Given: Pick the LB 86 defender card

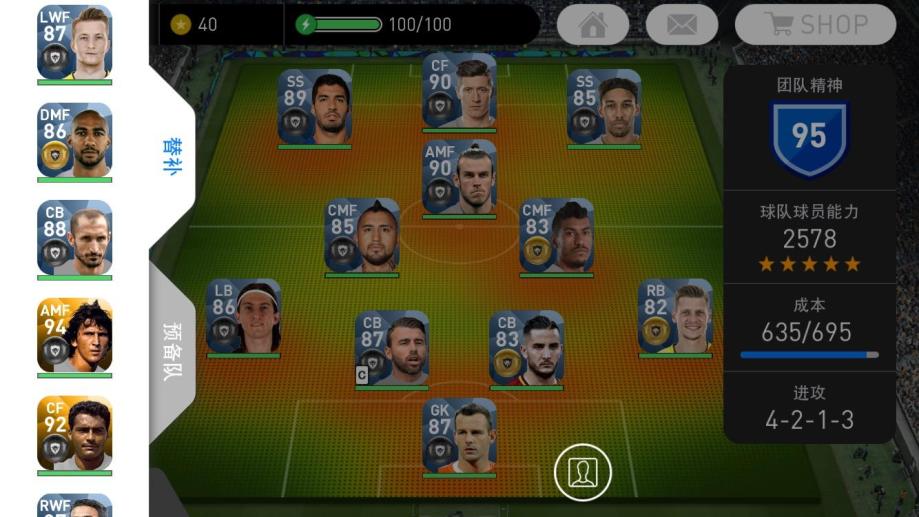Looking at the screenshot, I should 243,316.
